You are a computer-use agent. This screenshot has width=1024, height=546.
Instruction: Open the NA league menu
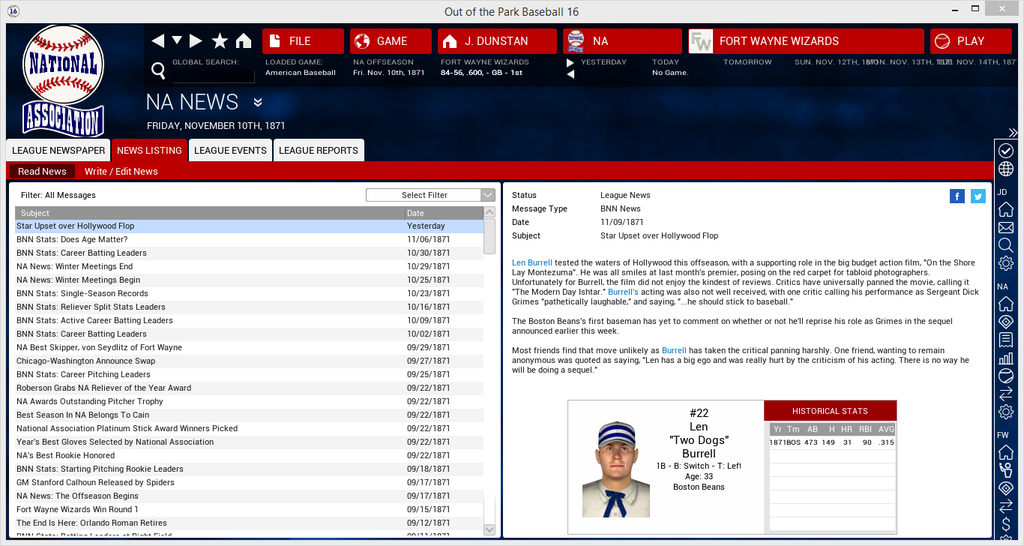(620, 41)
